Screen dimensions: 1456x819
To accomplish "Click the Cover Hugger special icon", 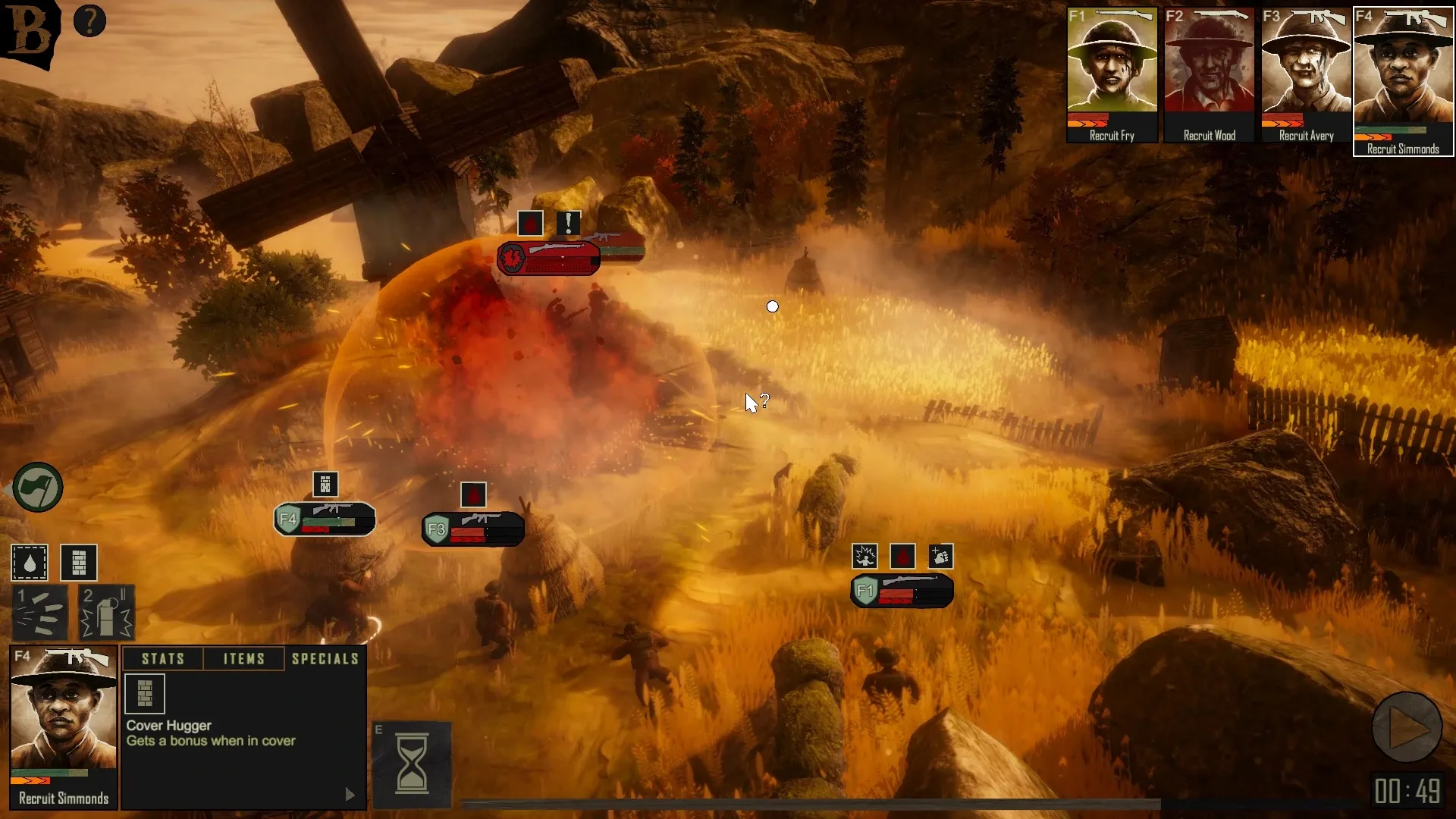I will [x=145, y=694].
